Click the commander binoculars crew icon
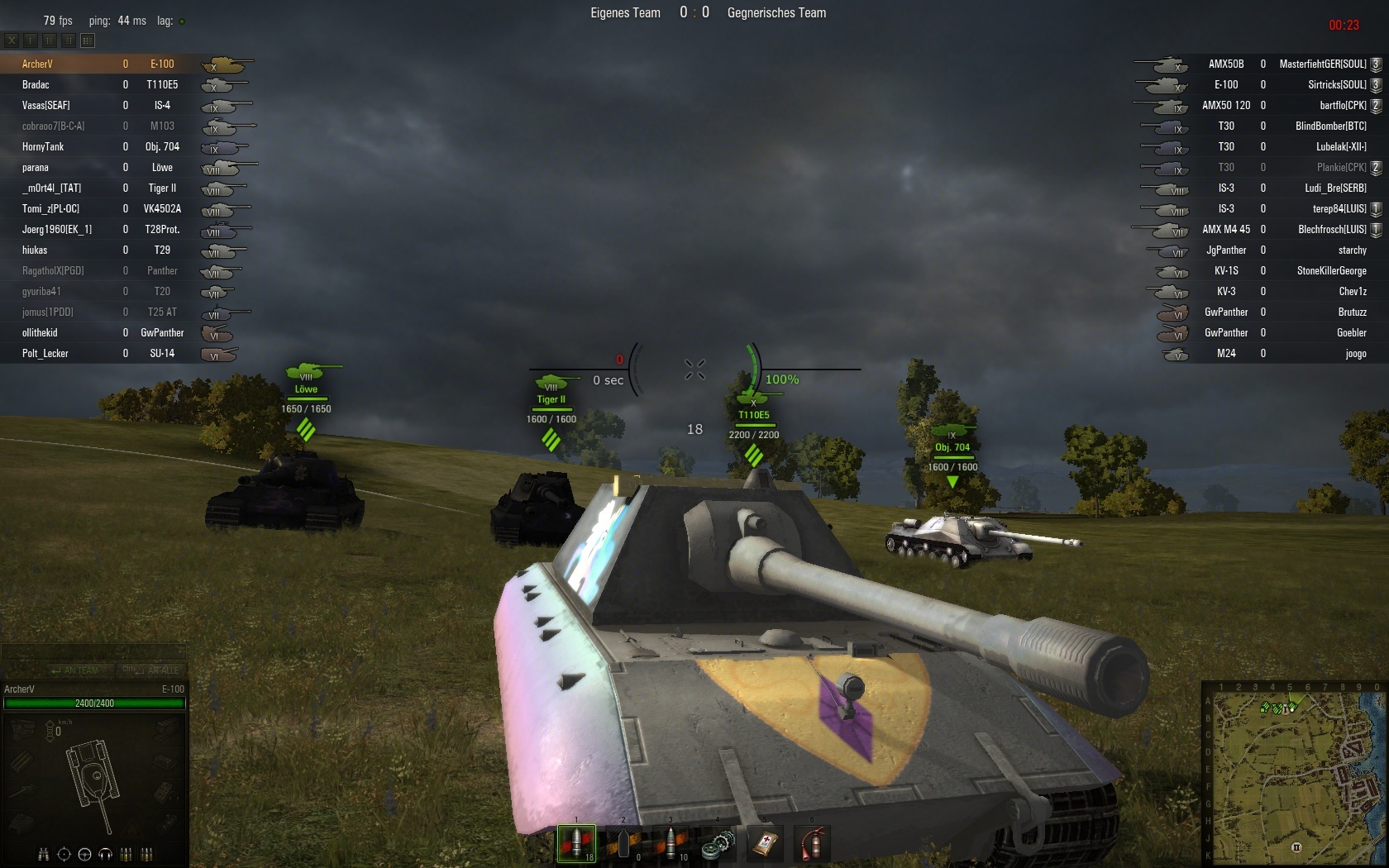The image size is (1389, 868). click(43, 854)
